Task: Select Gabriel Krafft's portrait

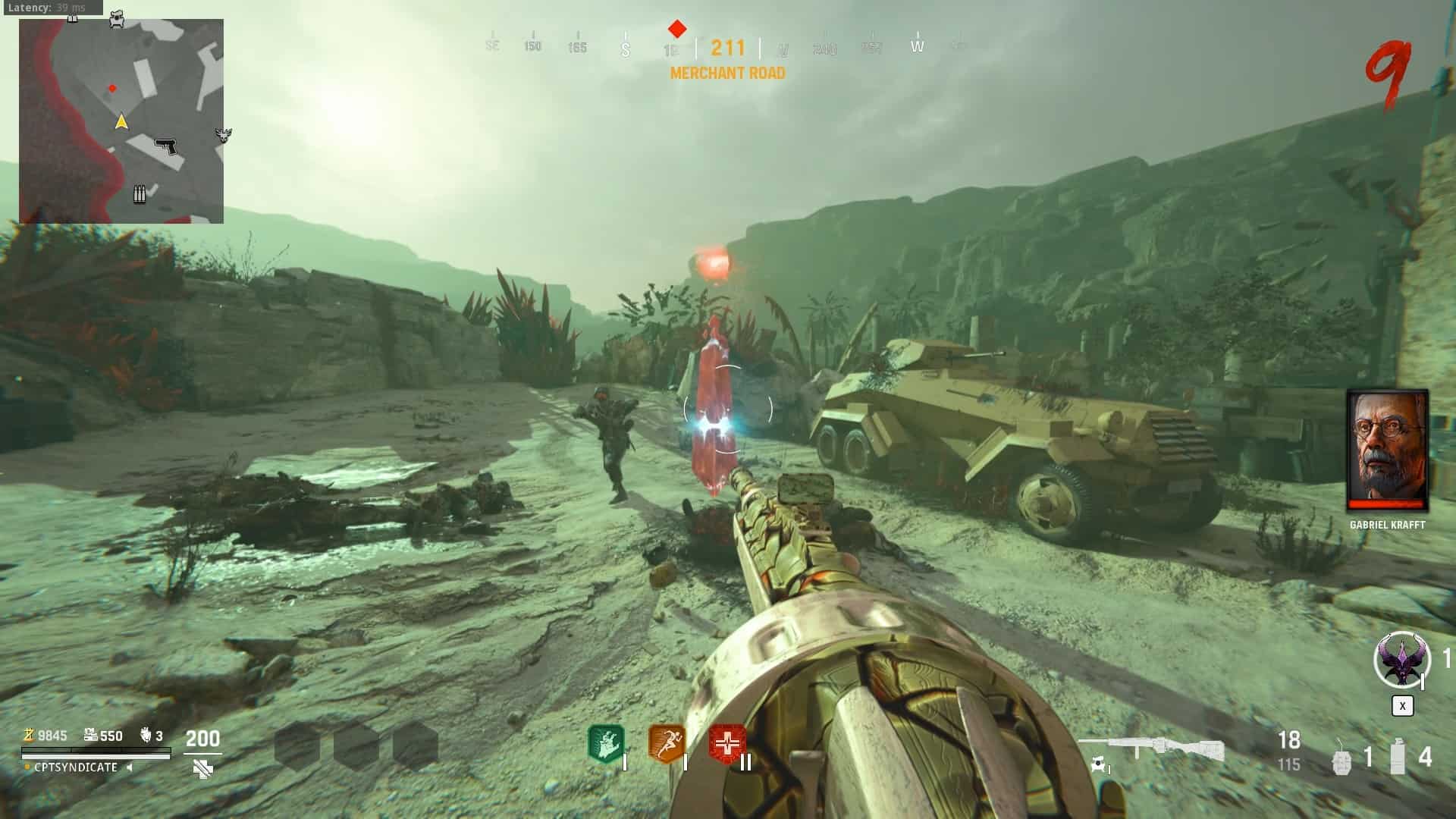Action: 1387,450
